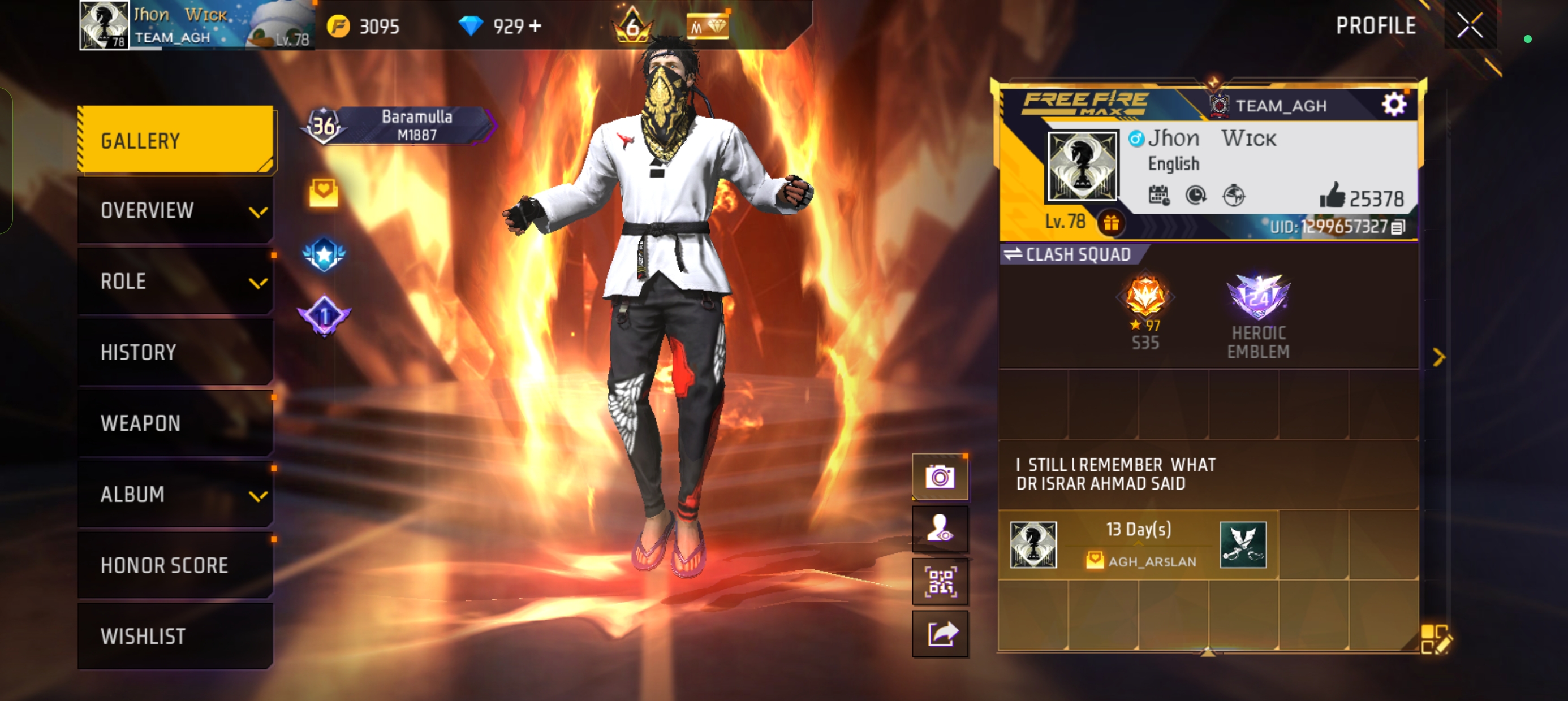Click the gold coin balance icon
1568x701 pixels.
click(339, 25)
